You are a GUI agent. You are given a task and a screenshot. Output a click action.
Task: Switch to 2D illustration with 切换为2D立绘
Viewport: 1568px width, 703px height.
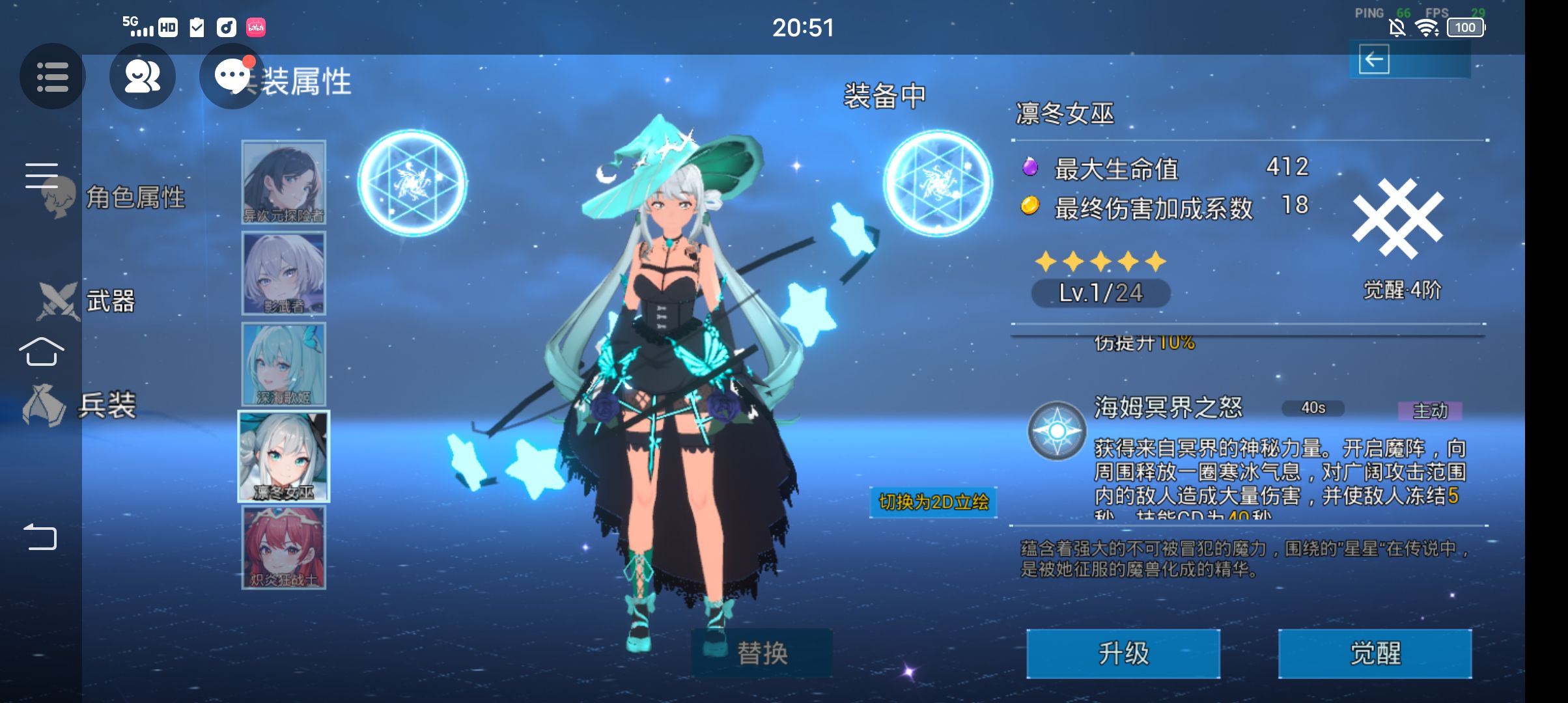click(x=933, y=502)
